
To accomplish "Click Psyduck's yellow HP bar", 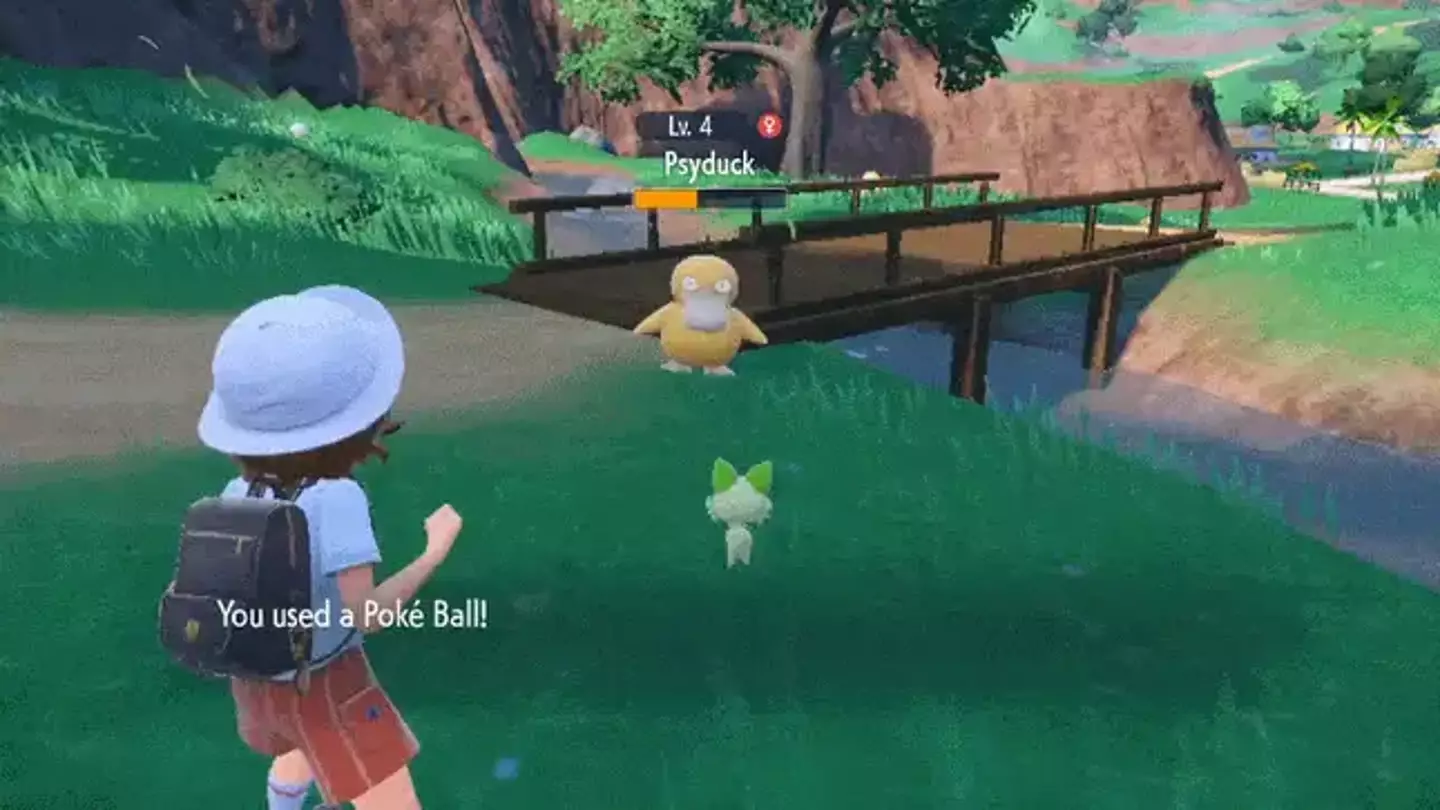I will pyautogui.click(x=667, y=198).
